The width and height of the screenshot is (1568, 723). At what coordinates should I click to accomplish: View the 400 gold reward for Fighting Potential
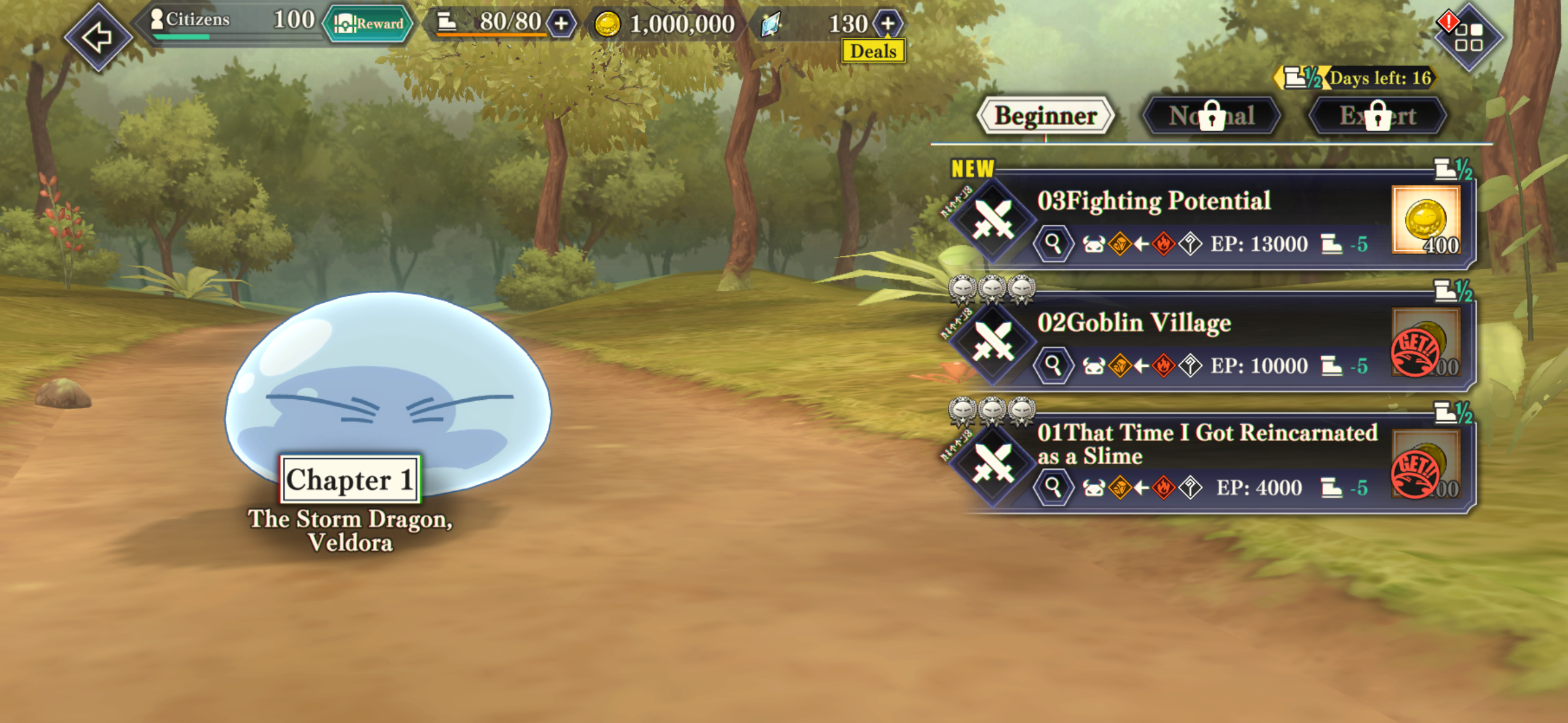point(1426,221)
